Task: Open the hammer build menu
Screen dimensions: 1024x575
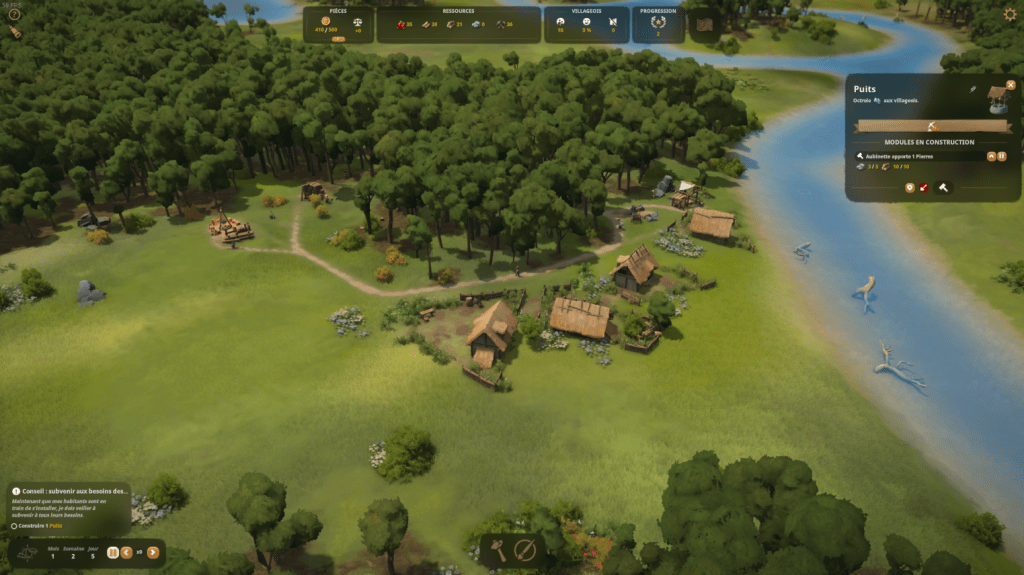Action: coord(497,550)
